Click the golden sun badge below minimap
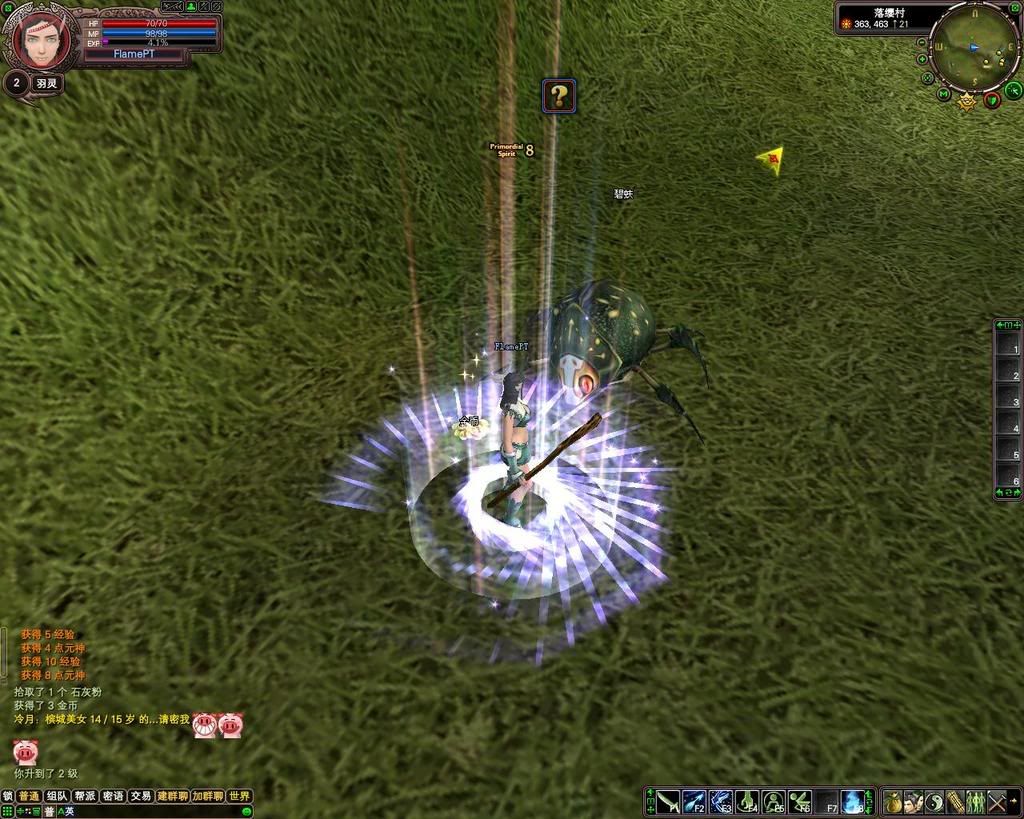This screenshot has width=1024, height=819. point(967,101)
